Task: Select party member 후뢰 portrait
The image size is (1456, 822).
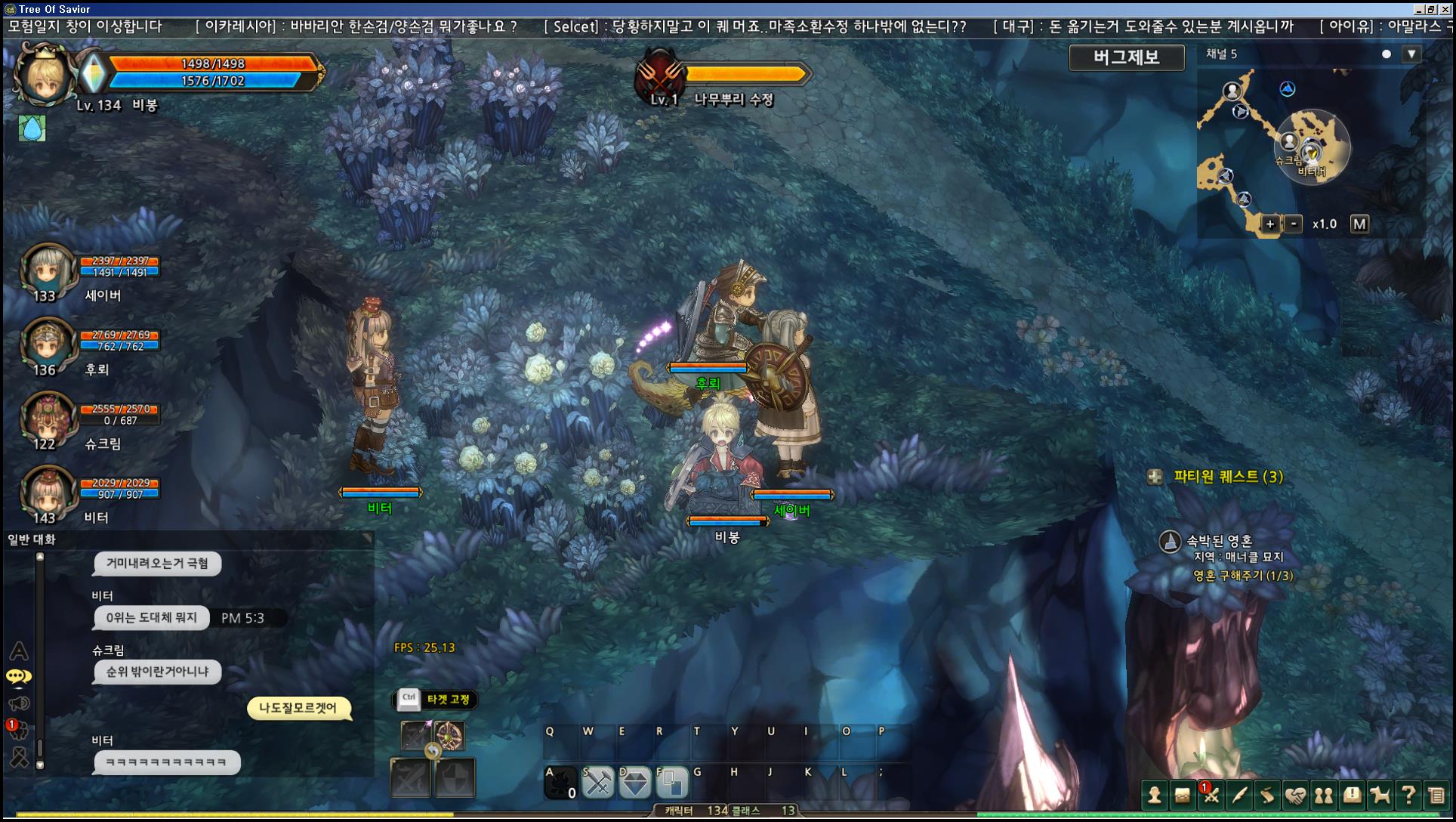Action: click(47, 344)
